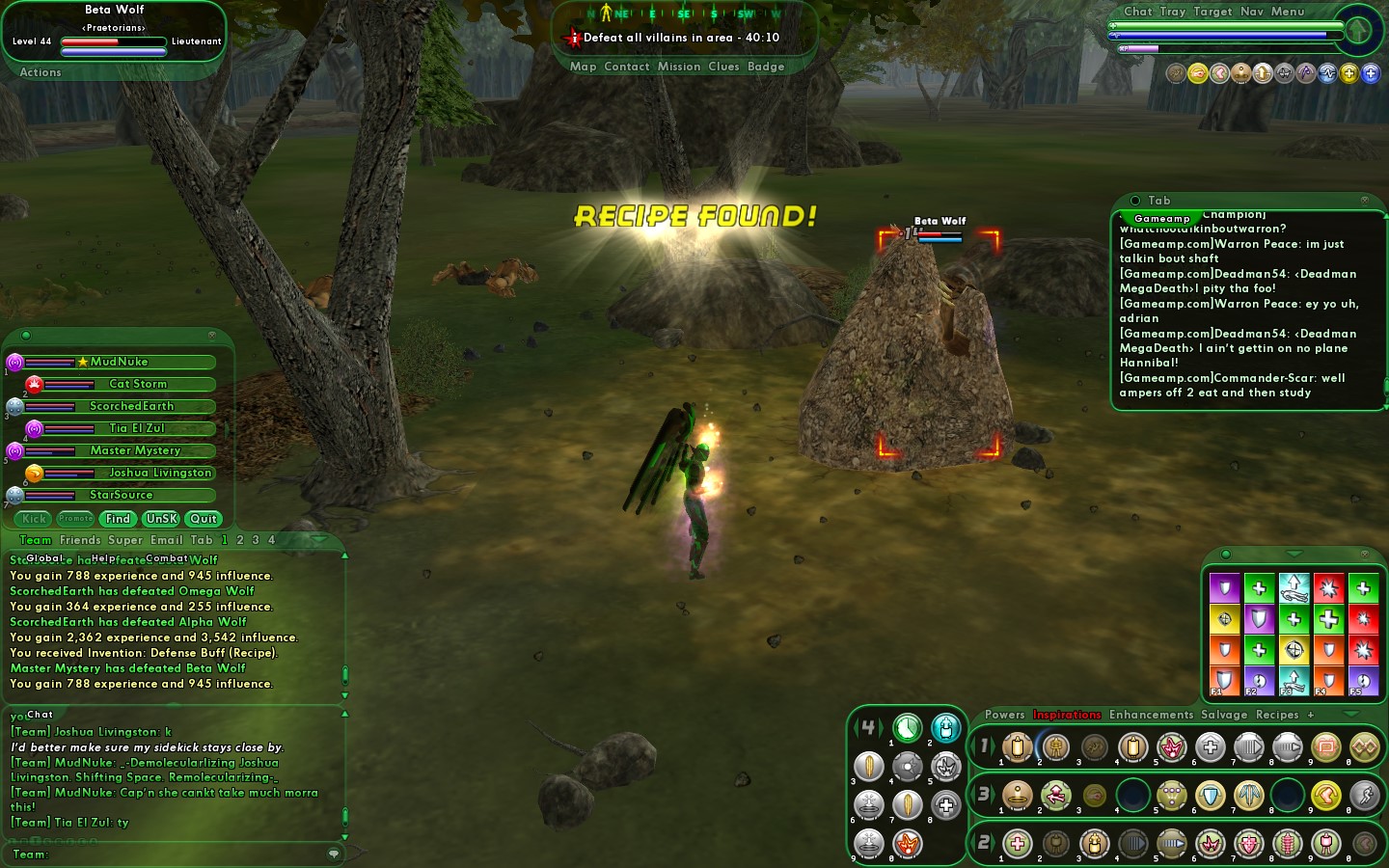
Task: Show the Mission panel
Action: point(679,67)
